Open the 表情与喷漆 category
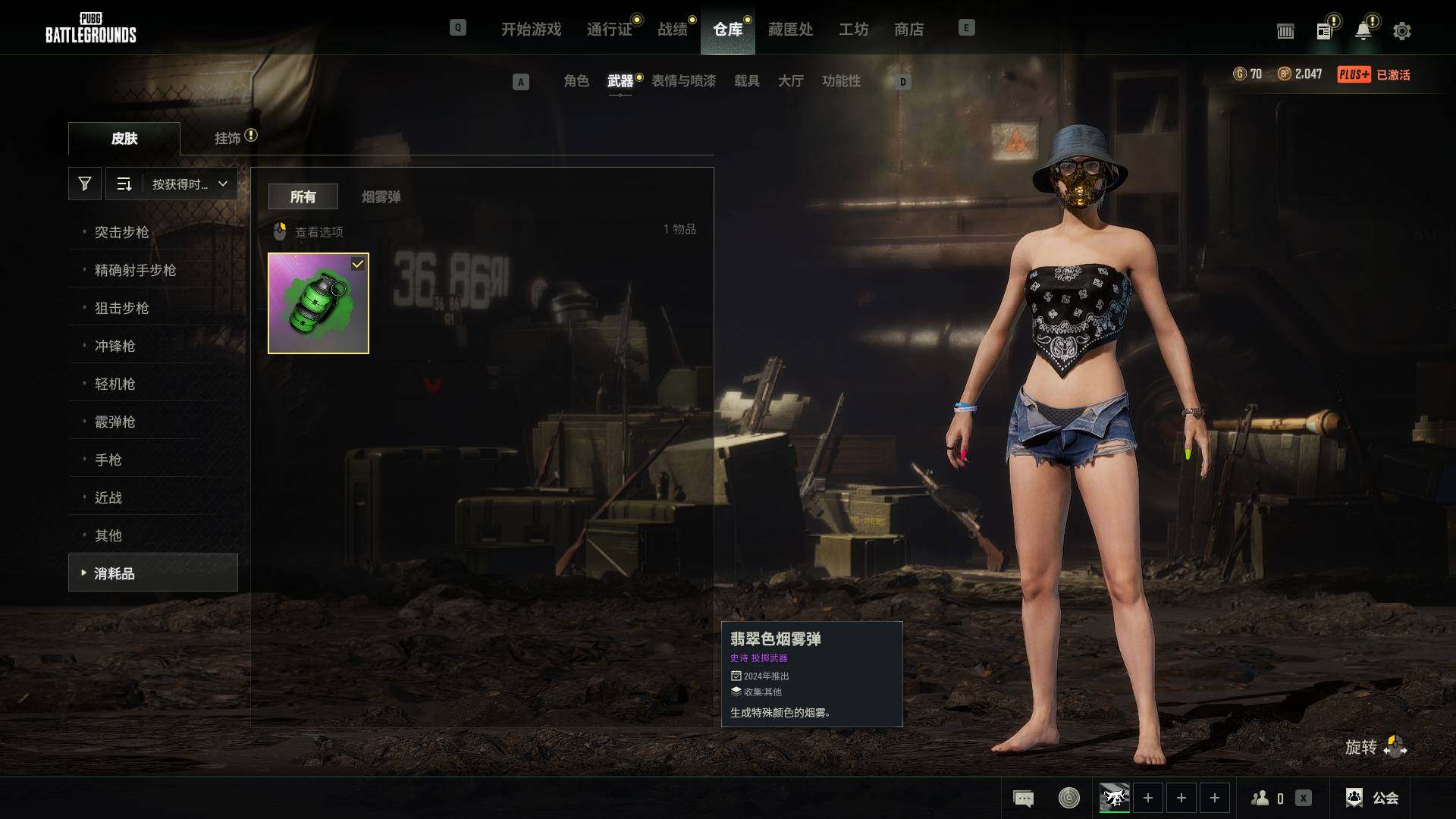 point(683,81)
